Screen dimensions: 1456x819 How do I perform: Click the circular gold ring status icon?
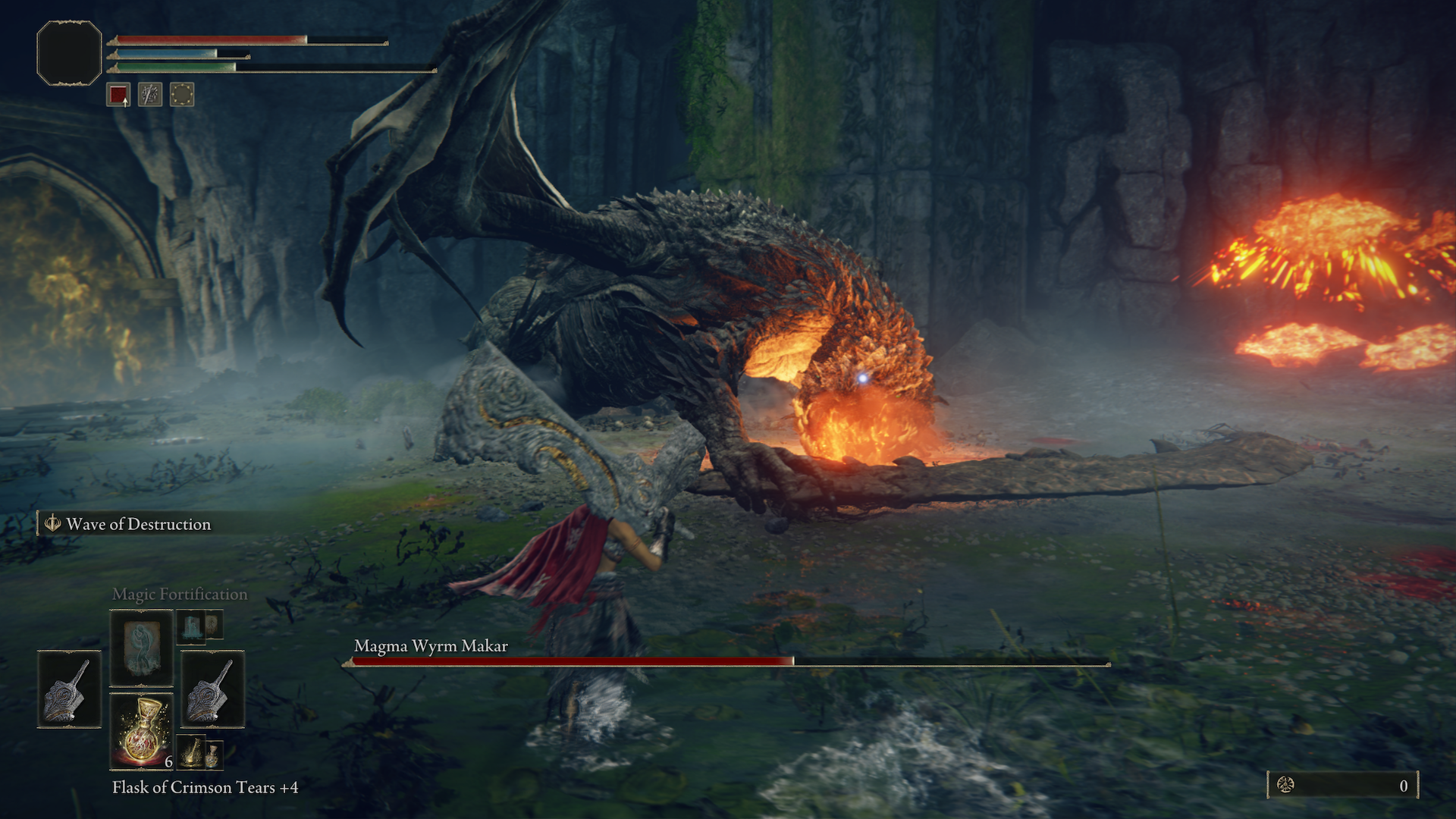(182, 95)
